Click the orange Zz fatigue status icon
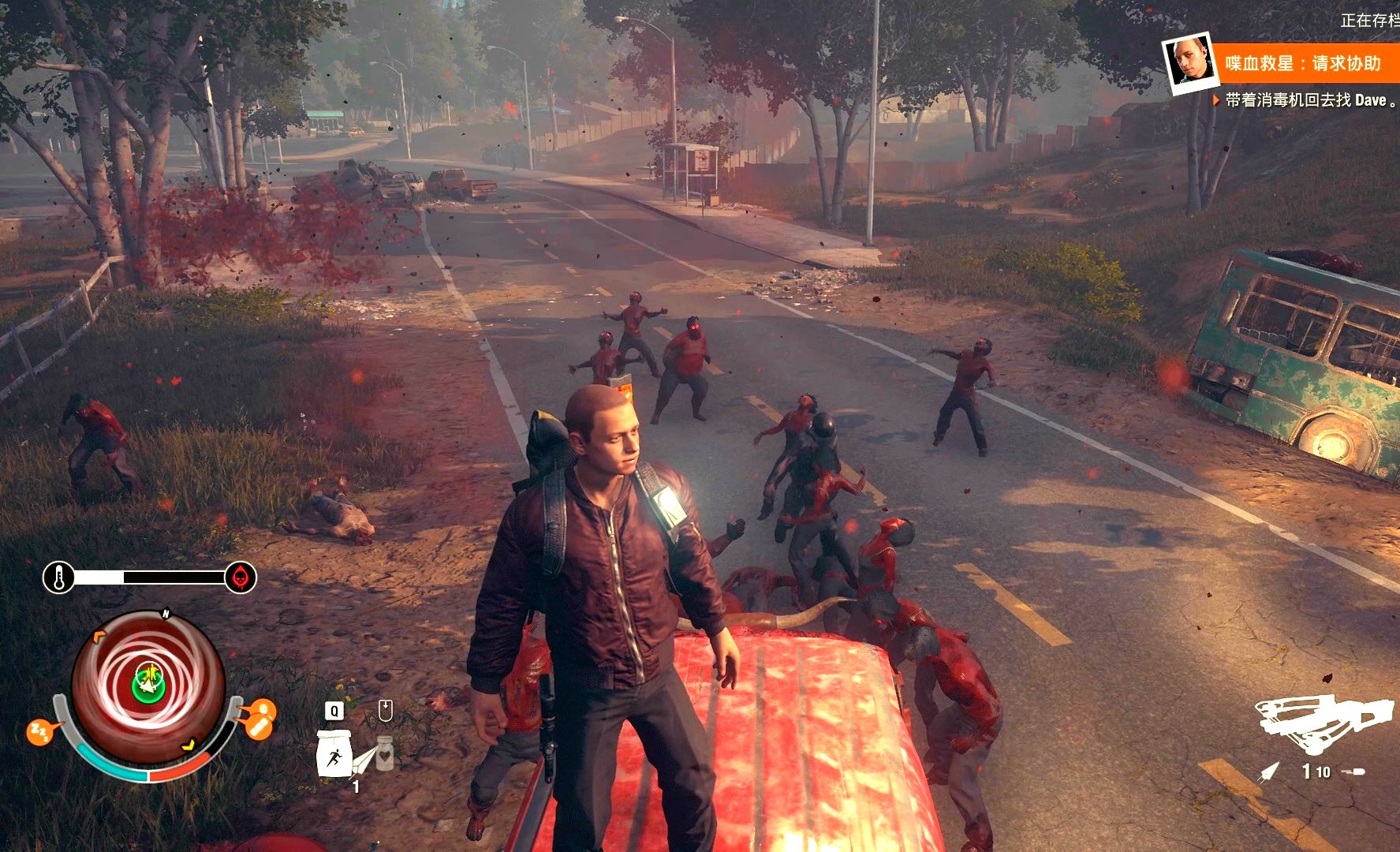This screenshot has height=852, width=1400. (x=39, y=732)
